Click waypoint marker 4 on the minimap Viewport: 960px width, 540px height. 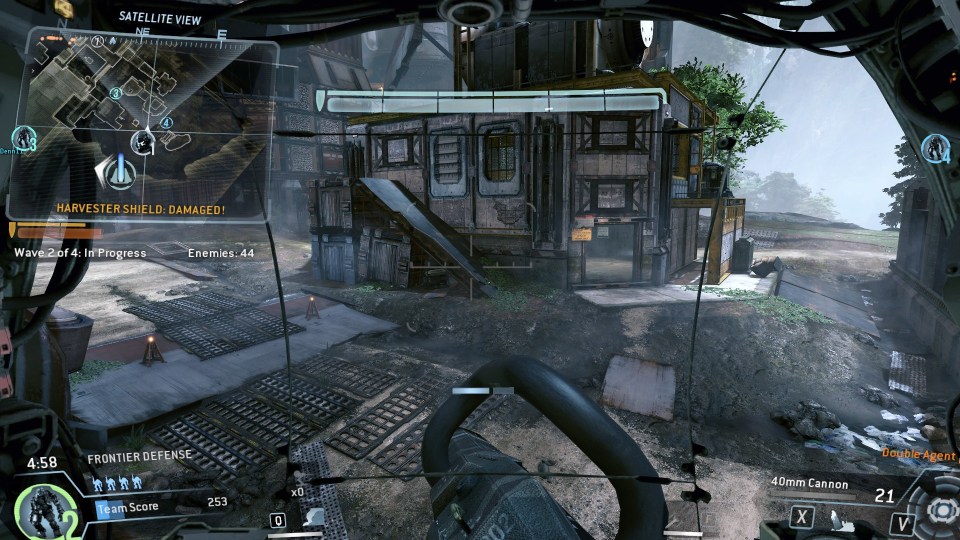166,124
